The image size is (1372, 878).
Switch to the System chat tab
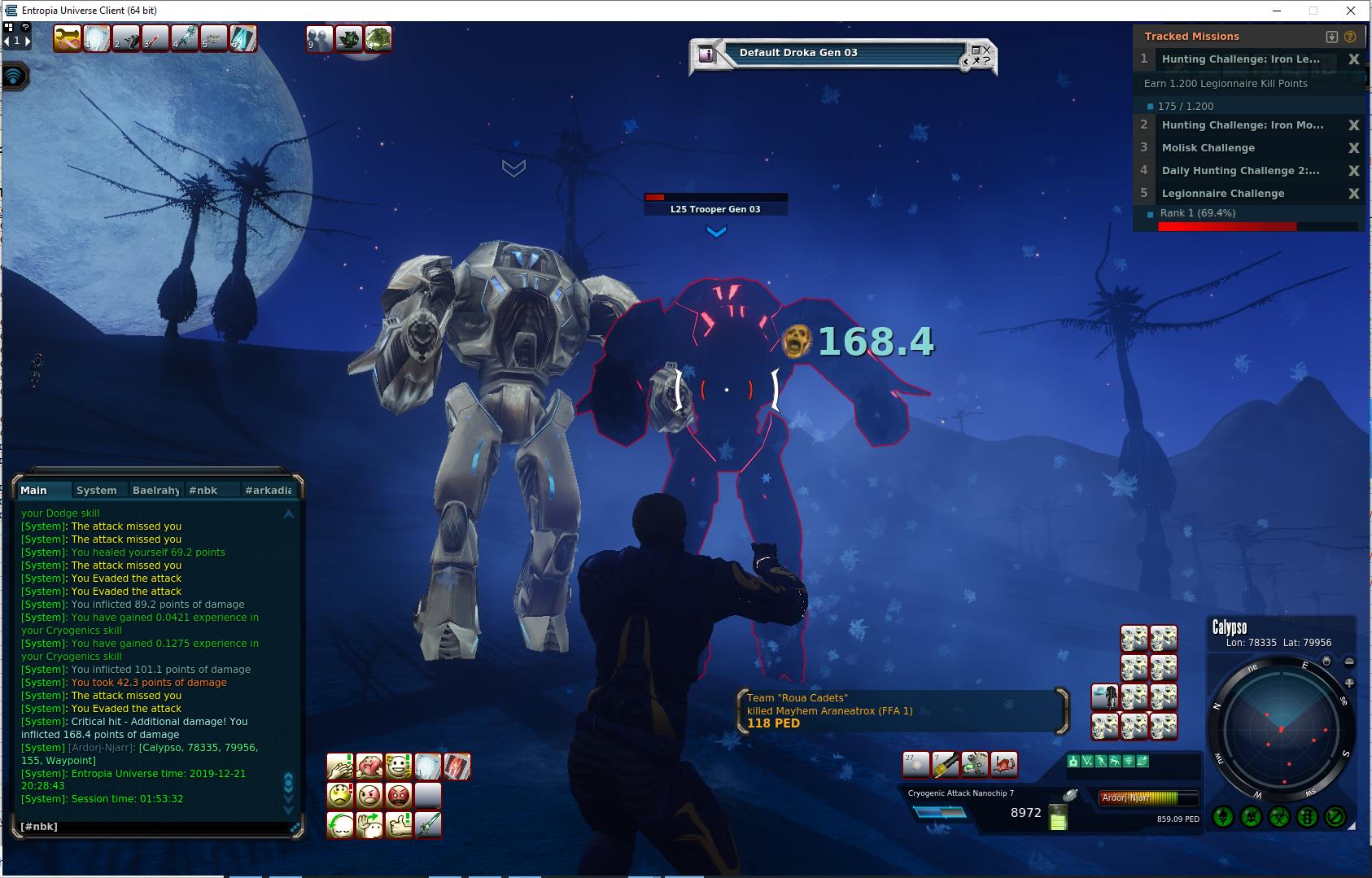coord(97,490)
